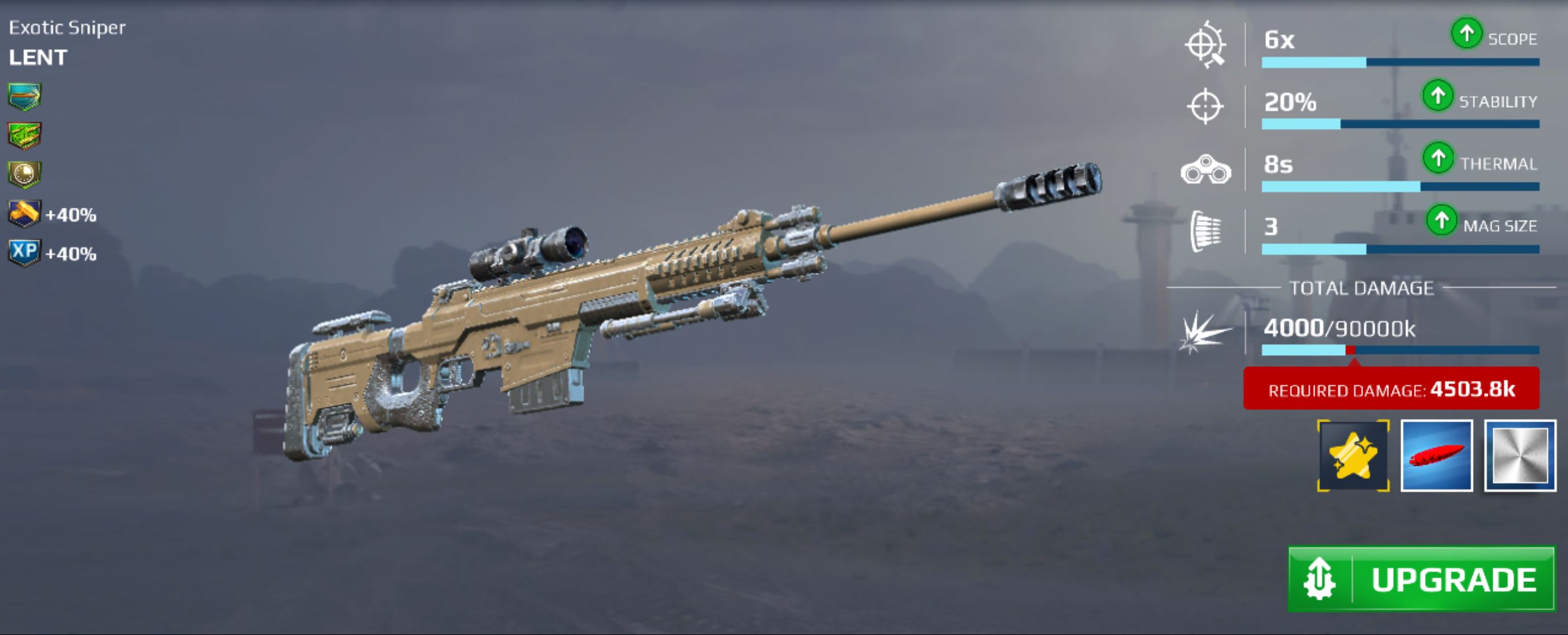Click the green UPGRADE button
Image resolution: width=1568 pixels, height=635 pixels.
[x=1421, y=579]
